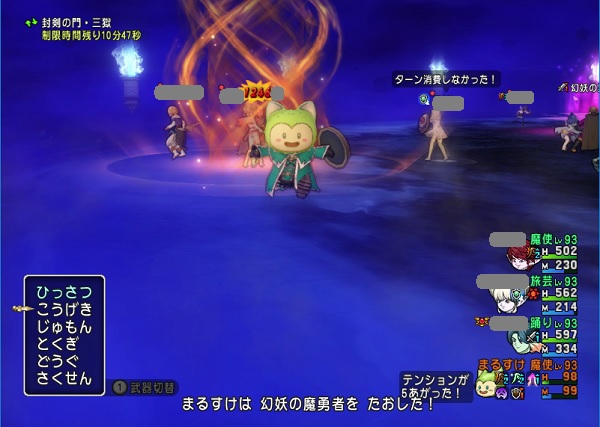Open the さくせん tactics menu
Image resolution: width=600 pixels, height=427 pixels.
click(x=64, y=379)
